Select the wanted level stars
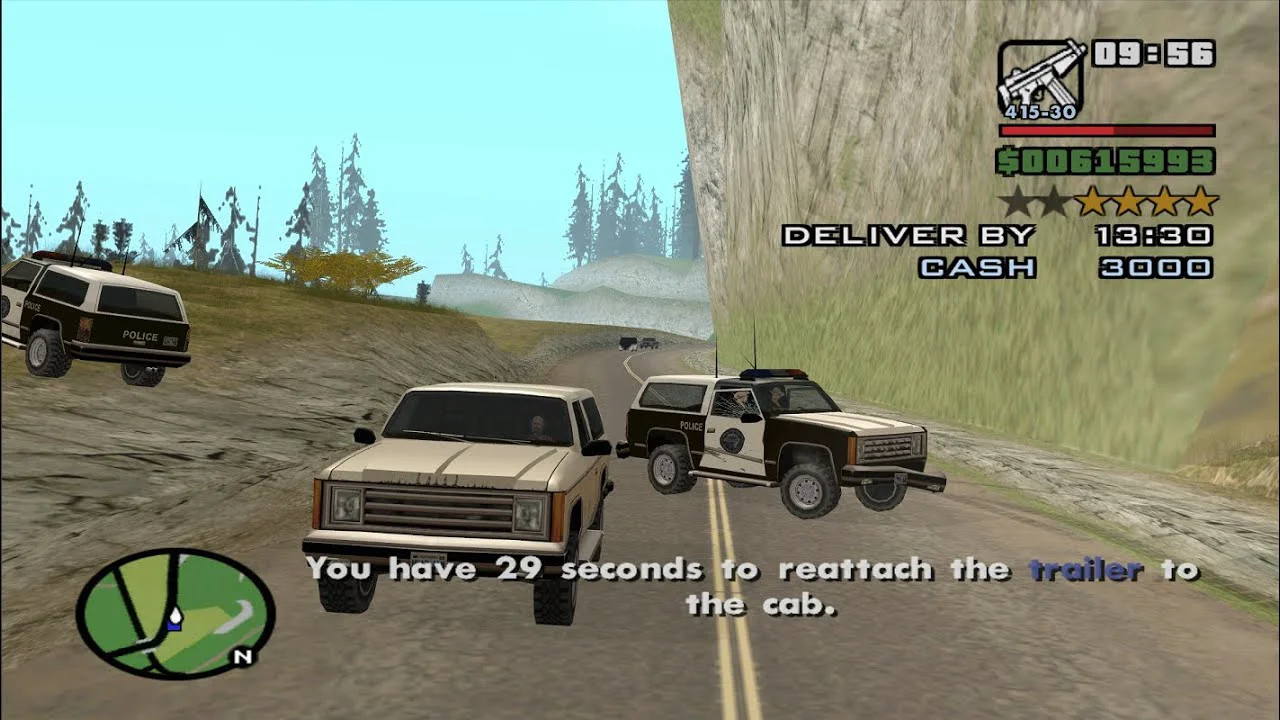 [x=1108, y=202]
